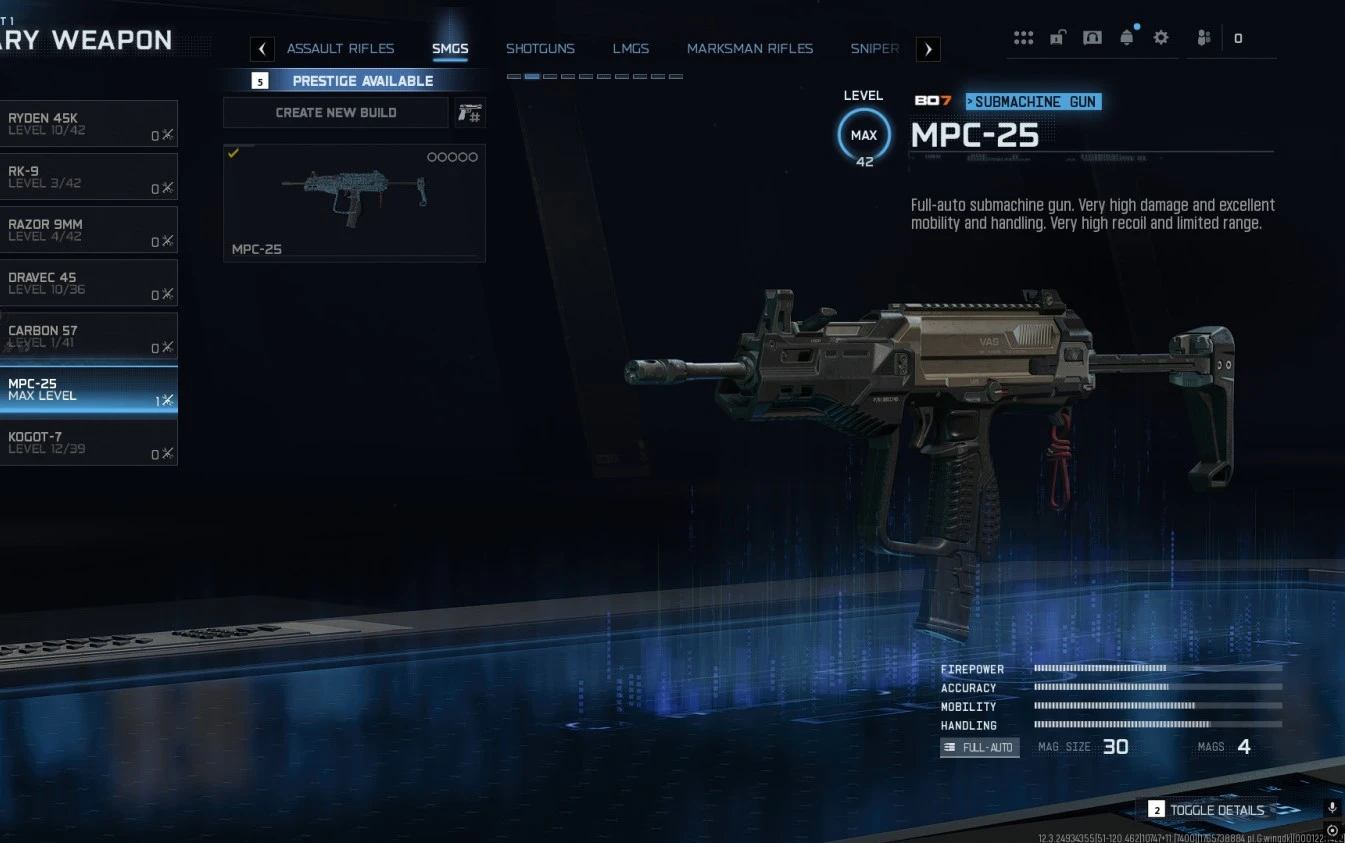Screen dimensions: 1345x843
Task: Click the padlock icon in top bar
Action: (x=1057, y=37)
